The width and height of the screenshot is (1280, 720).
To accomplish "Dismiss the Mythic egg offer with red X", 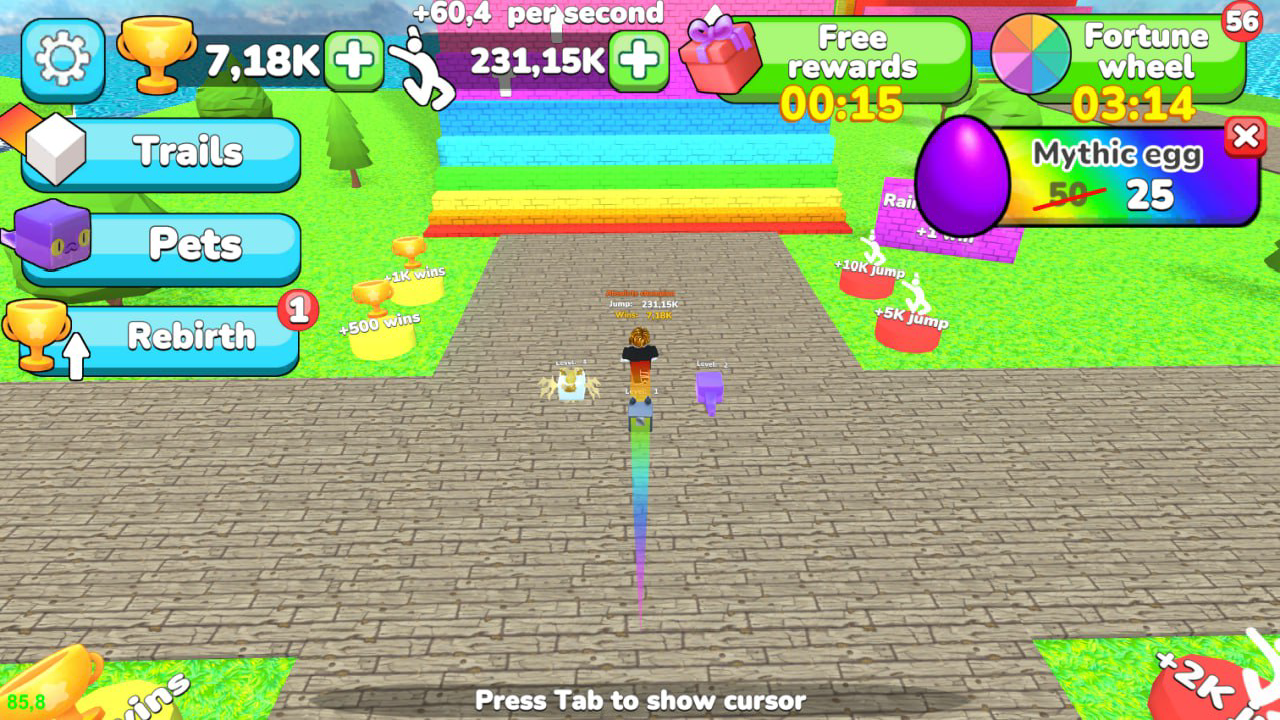I will (1247, 139).
